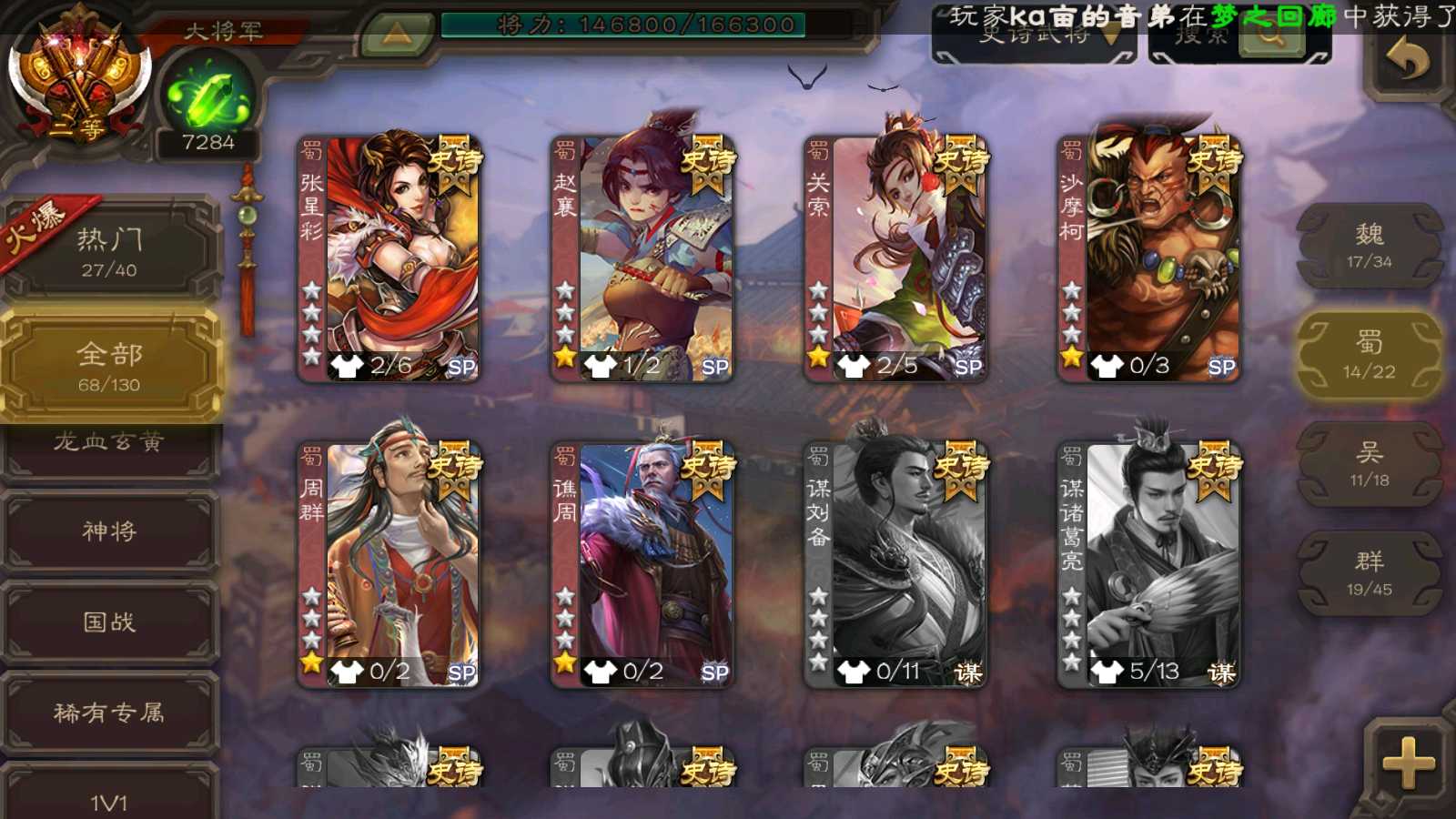Open the 神将 category
This screenshot has width=1456, height=819.
(109, 531)
